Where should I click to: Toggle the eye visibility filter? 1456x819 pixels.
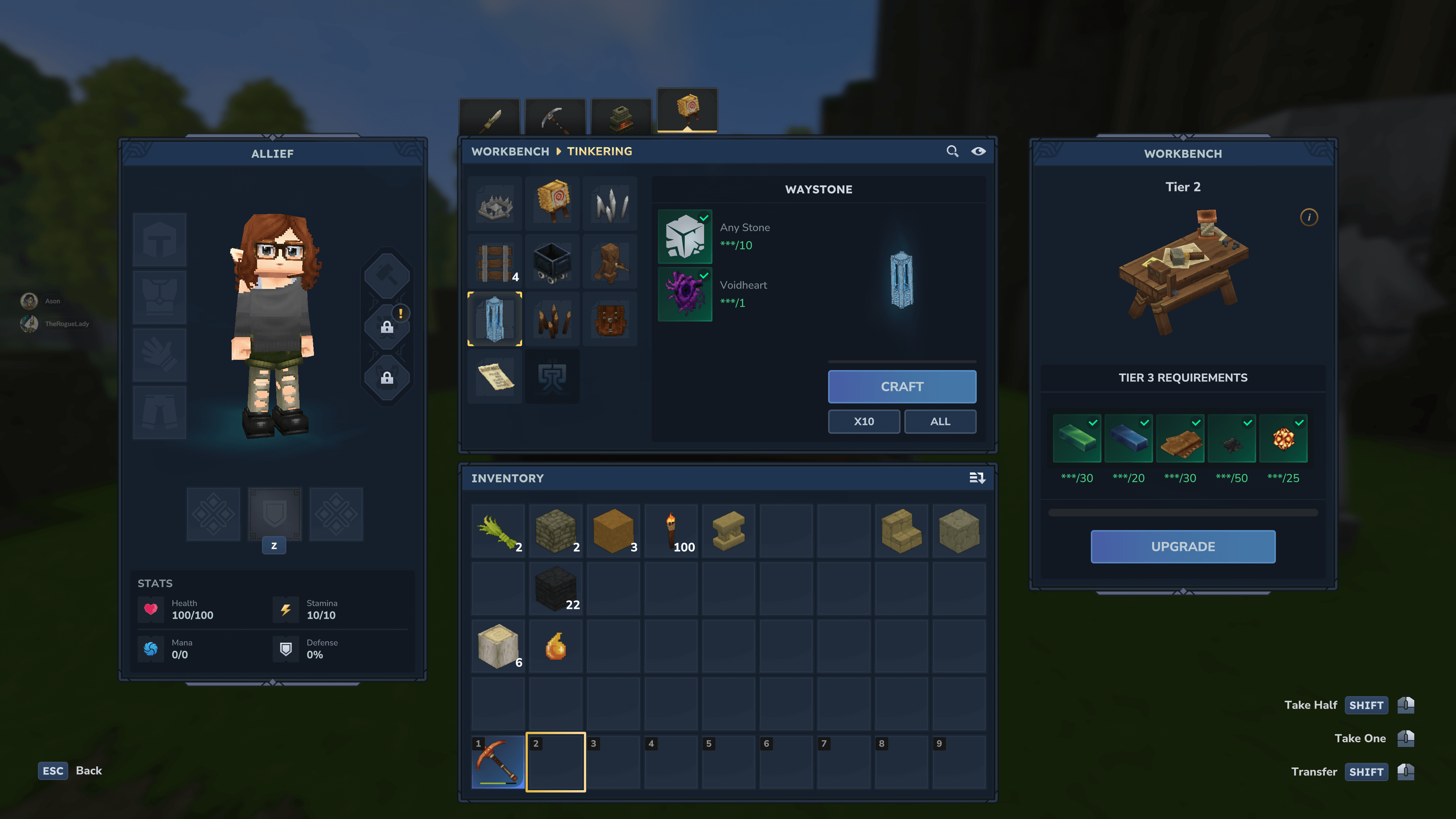click(978, 152)
